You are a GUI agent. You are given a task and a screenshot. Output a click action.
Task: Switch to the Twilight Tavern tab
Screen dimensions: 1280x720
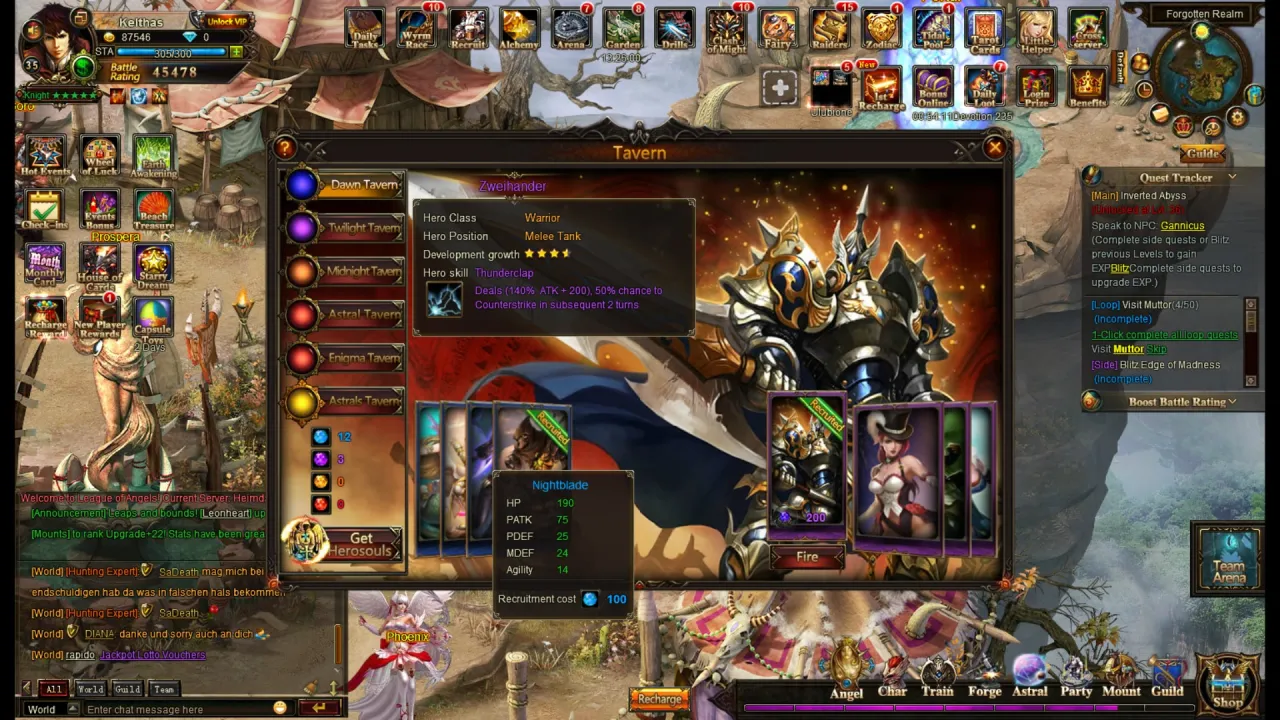pos(345,228)
